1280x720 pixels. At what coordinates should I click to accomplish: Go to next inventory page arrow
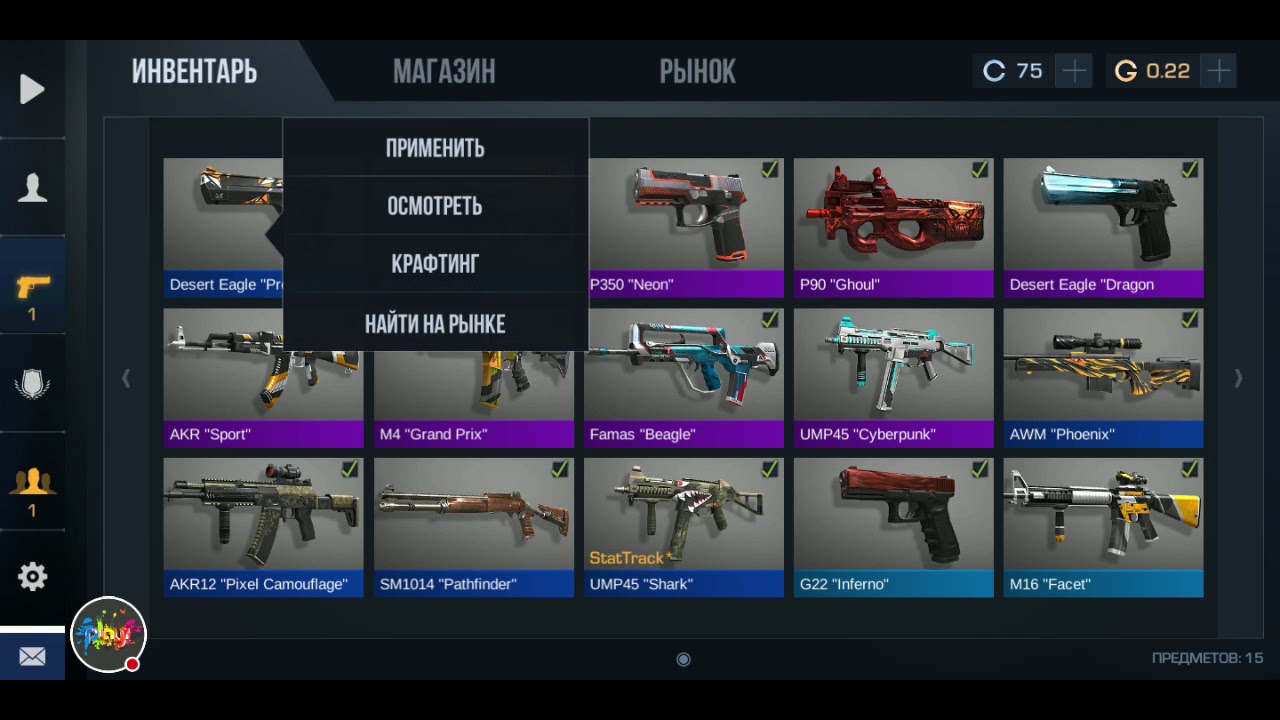(1238, 378)
